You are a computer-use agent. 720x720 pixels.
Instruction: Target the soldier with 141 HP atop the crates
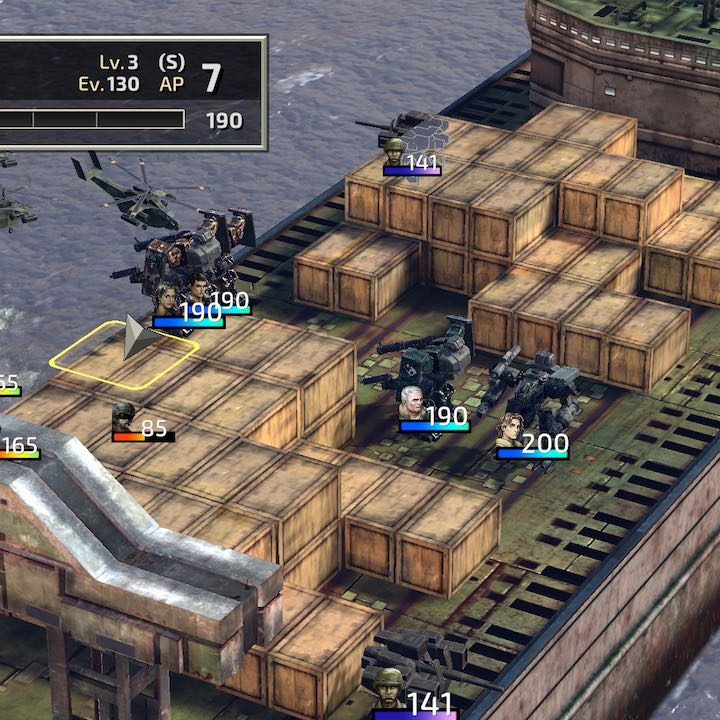coord(396,152)
